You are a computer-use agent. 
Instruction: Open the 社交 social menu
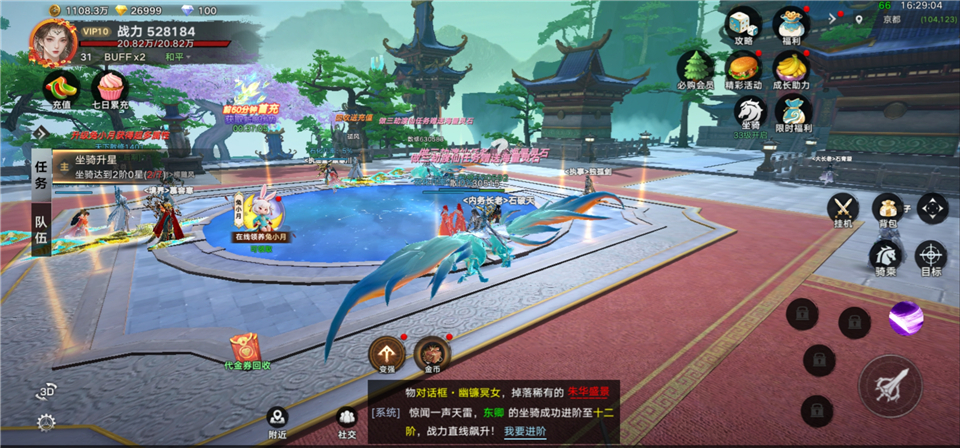click(x=347, y=420)
